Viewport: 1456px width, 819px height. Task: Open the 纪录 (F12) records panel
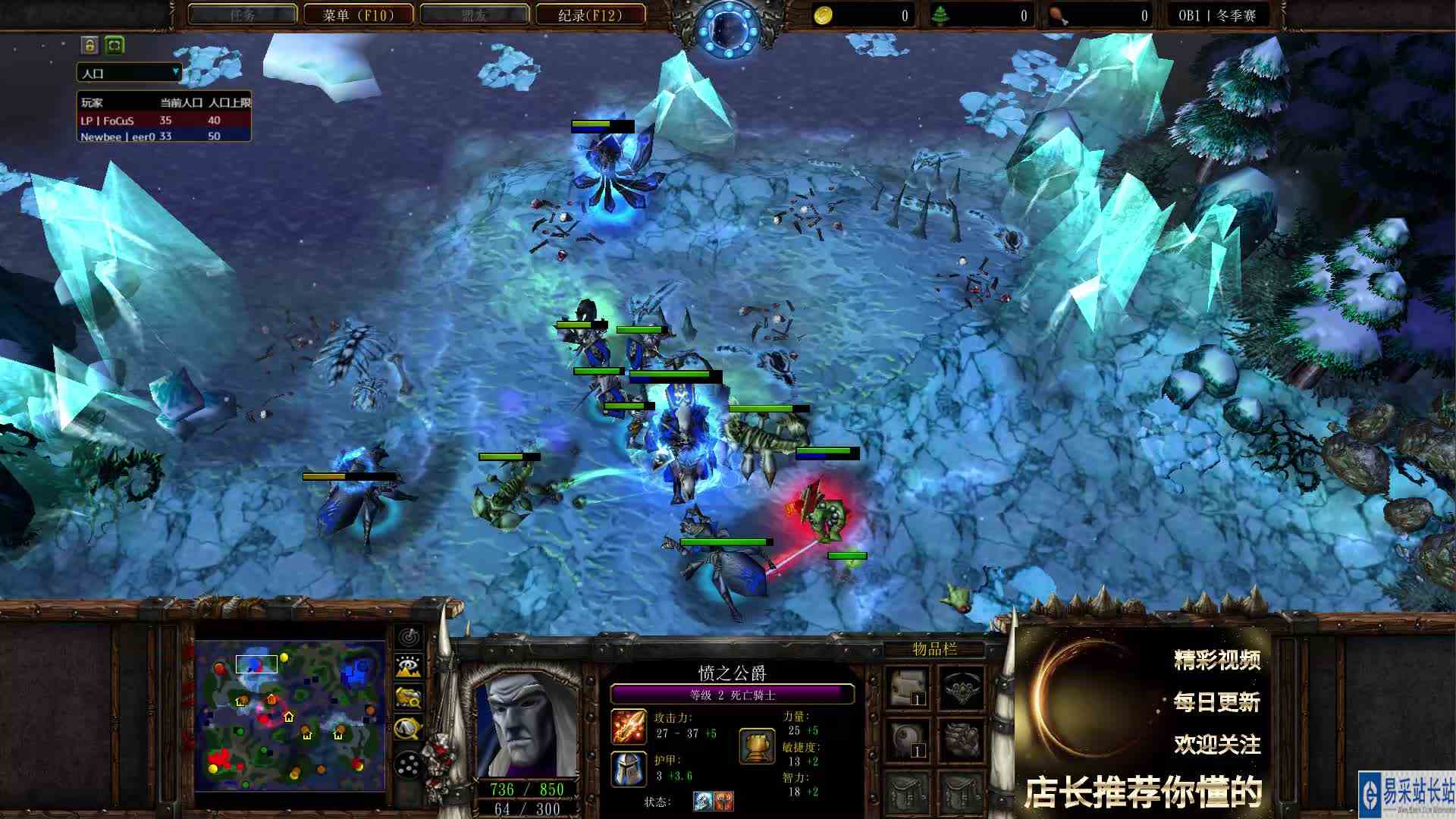click(589, 13)
